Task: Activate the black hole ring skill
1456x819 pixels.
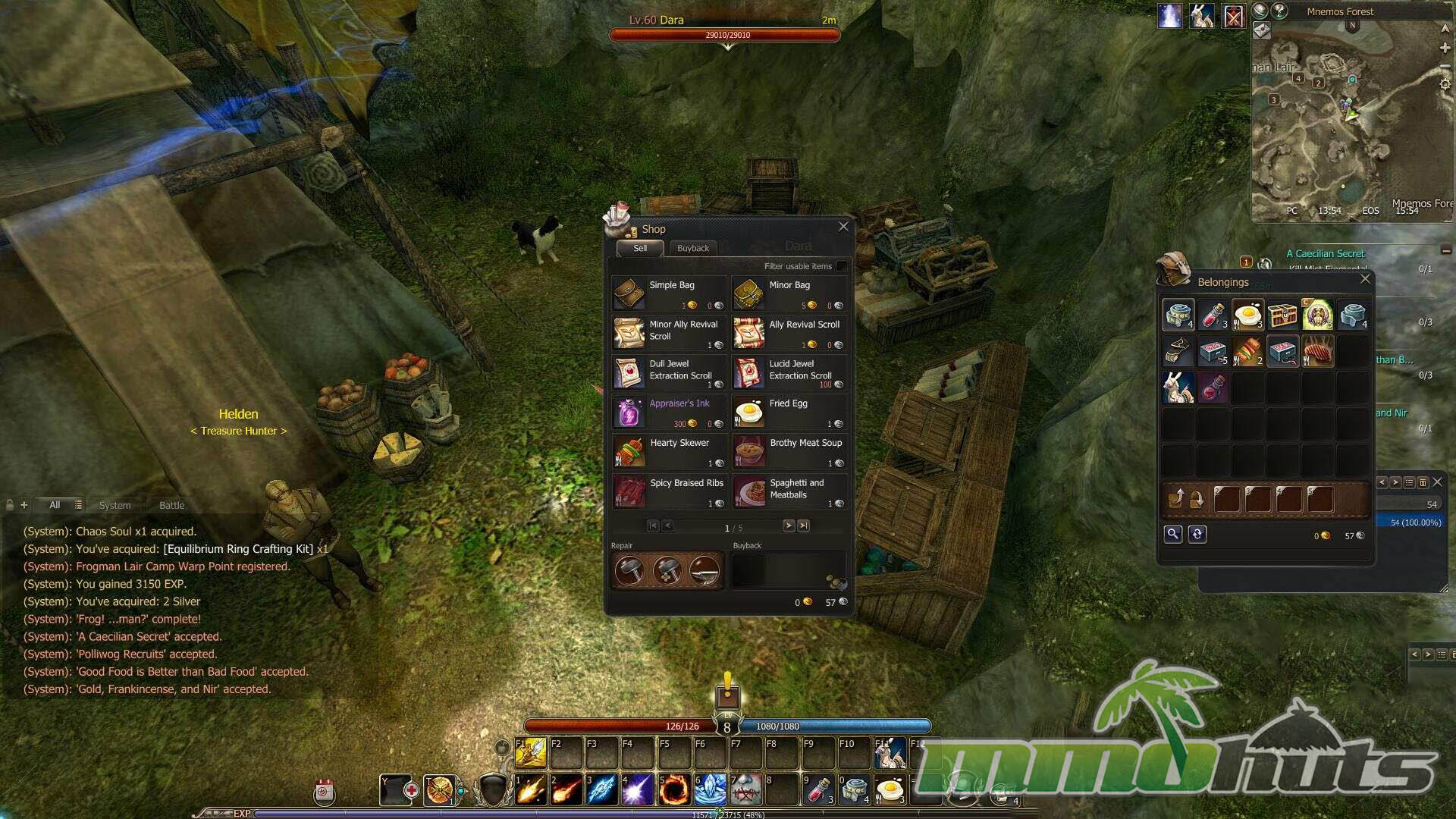Action: (673, 790)
